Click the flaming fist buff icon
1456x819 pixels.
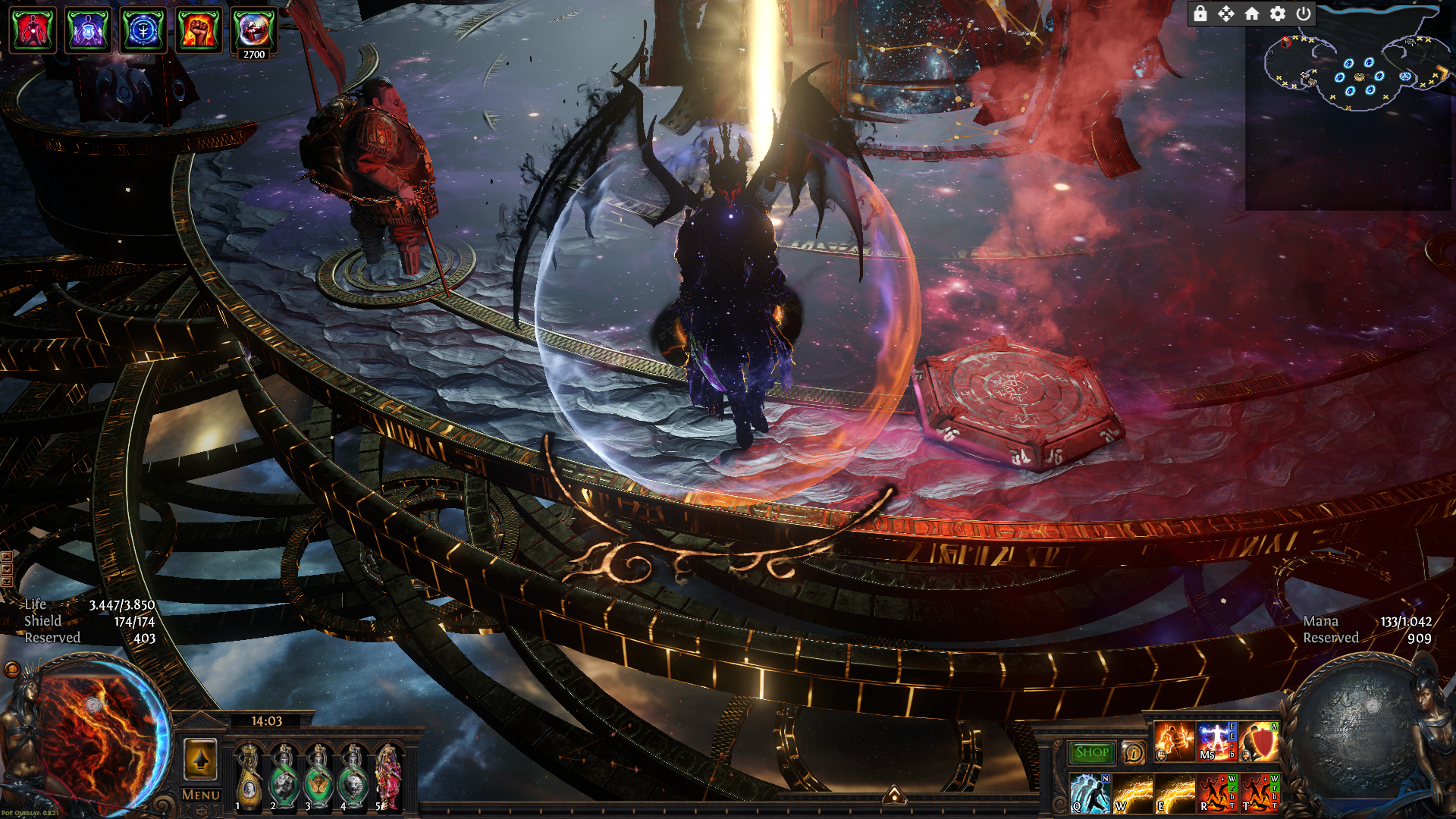(x=199, y=31)
